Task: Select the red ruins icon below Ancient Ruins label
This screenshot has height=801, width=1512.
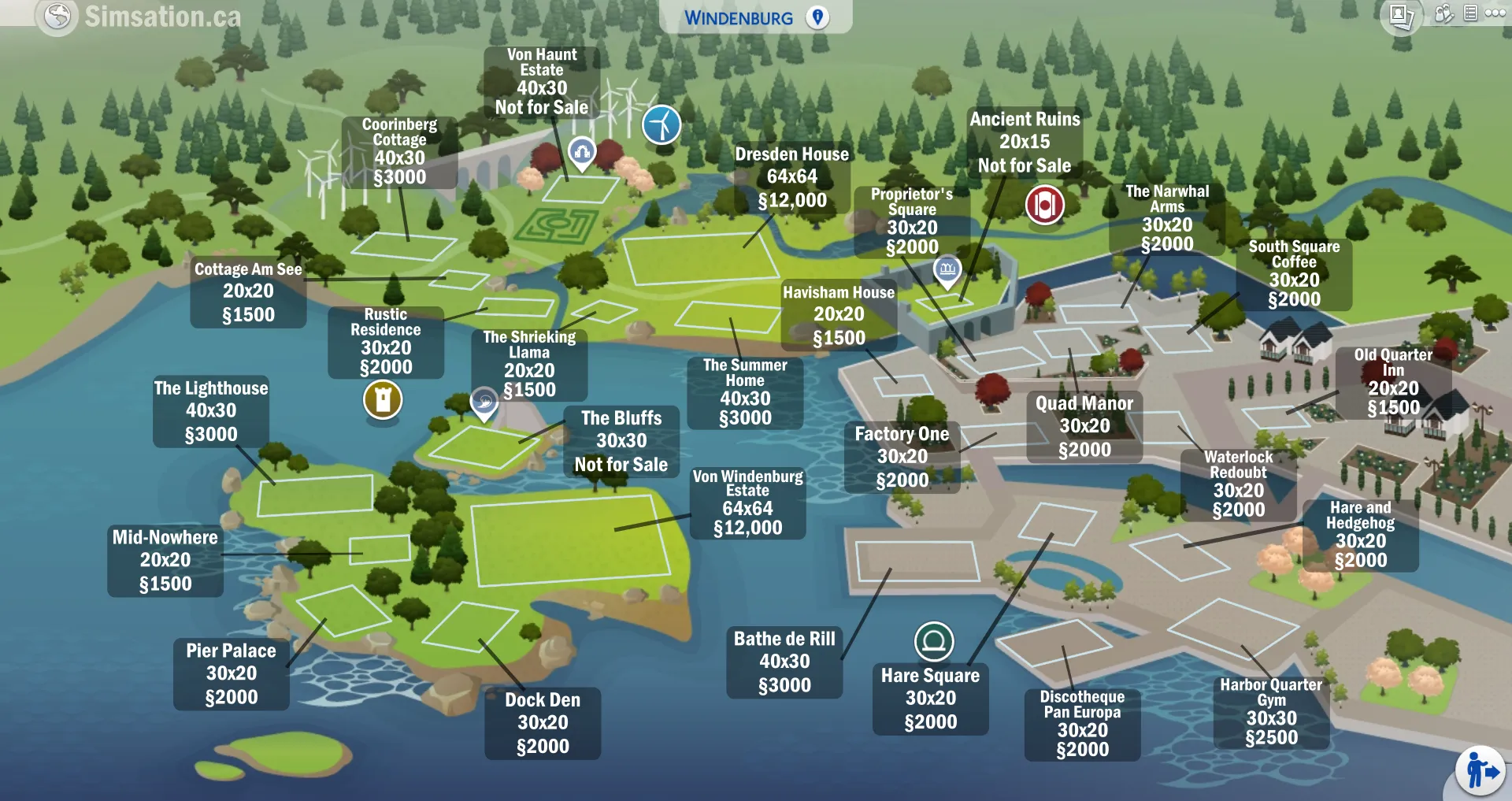Action: pos(1043,204)
